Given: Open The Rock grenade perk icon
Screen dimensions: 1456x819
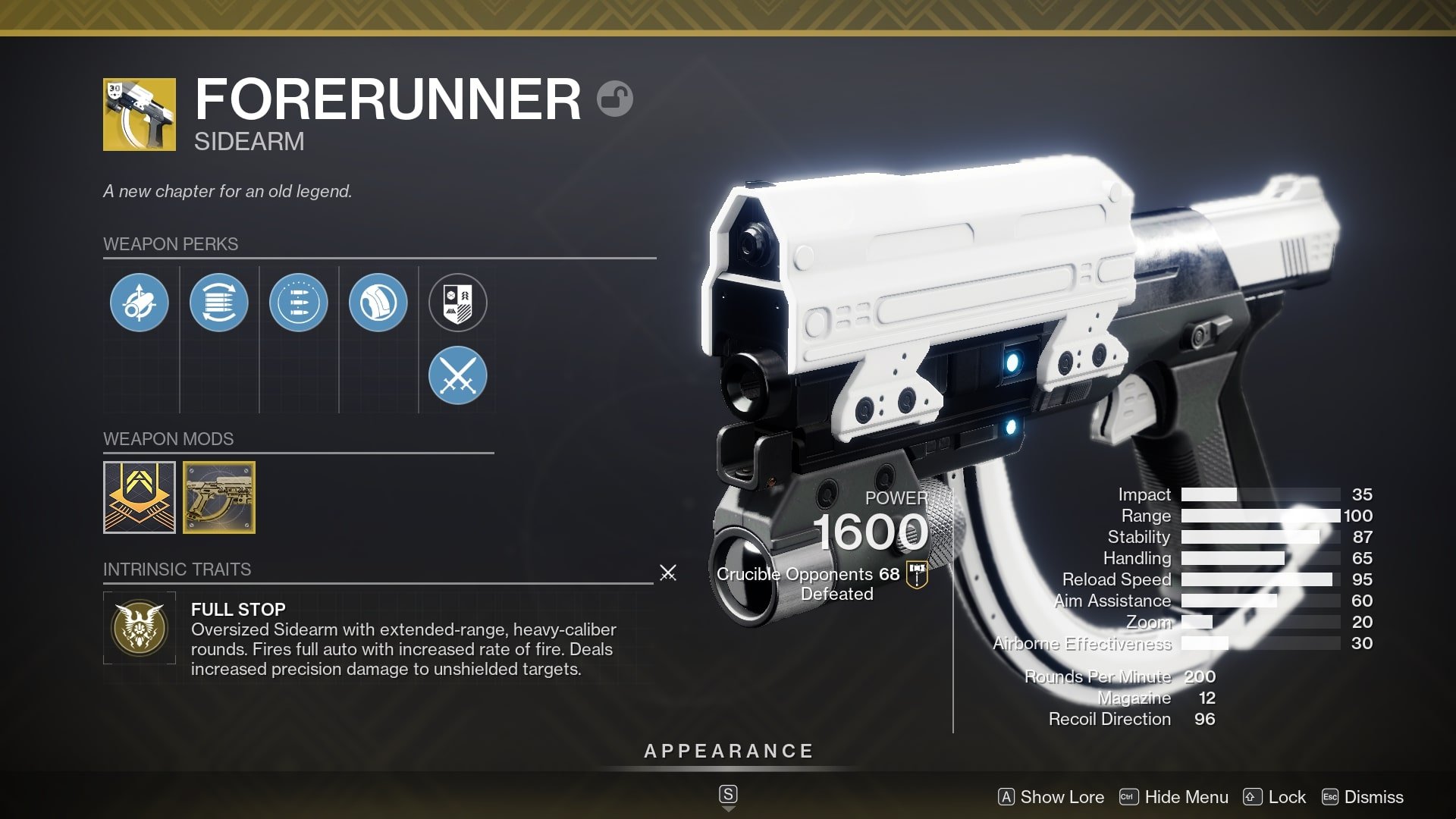Looking at the screenshot, I should coord(378,302).
